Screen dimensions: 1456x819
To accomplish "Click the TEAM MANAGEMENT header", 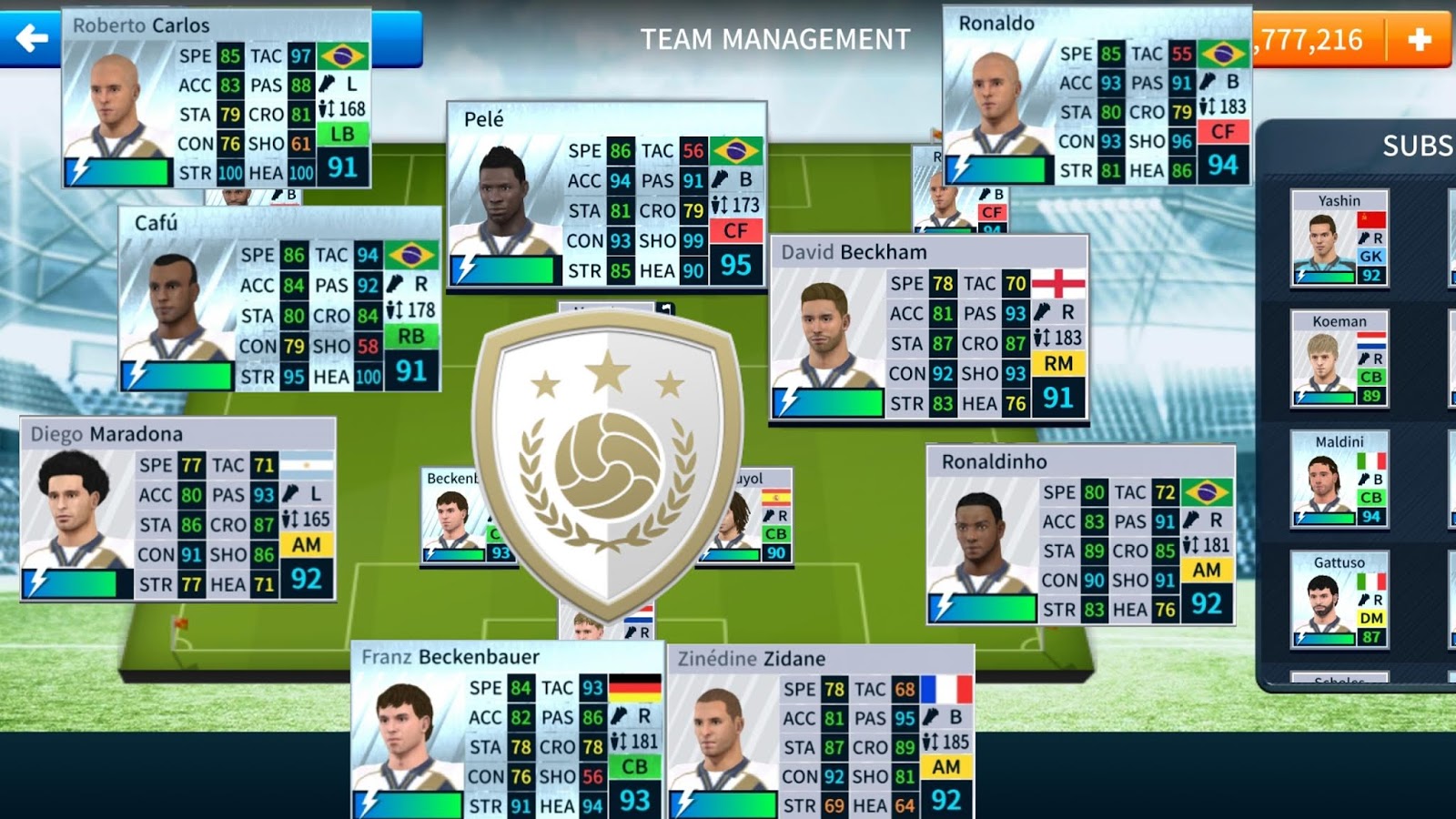I will pyautogui.click(x=773, y=38).
